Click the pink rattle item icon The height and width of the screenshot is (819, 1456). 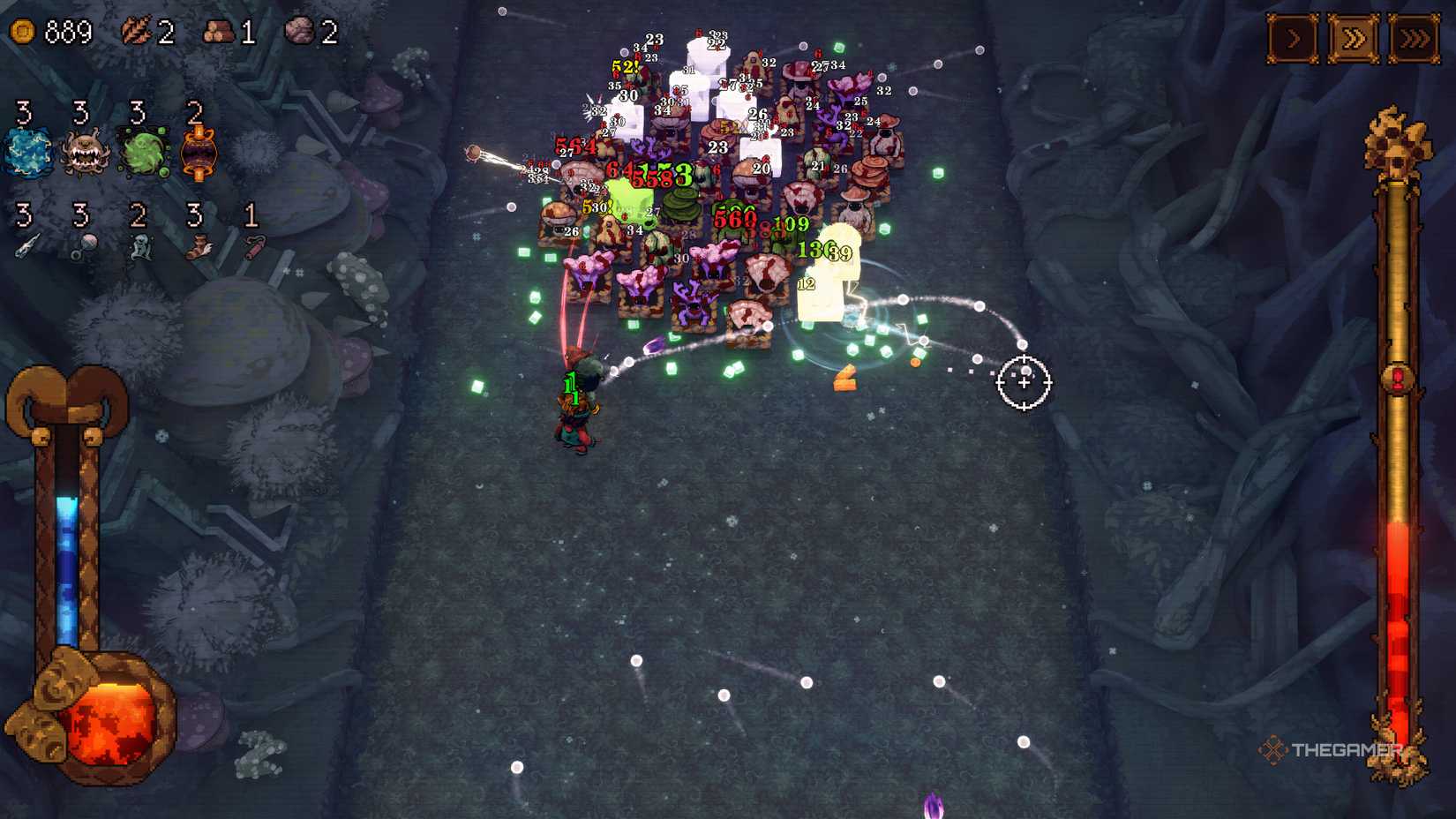[x=84, y=247]
